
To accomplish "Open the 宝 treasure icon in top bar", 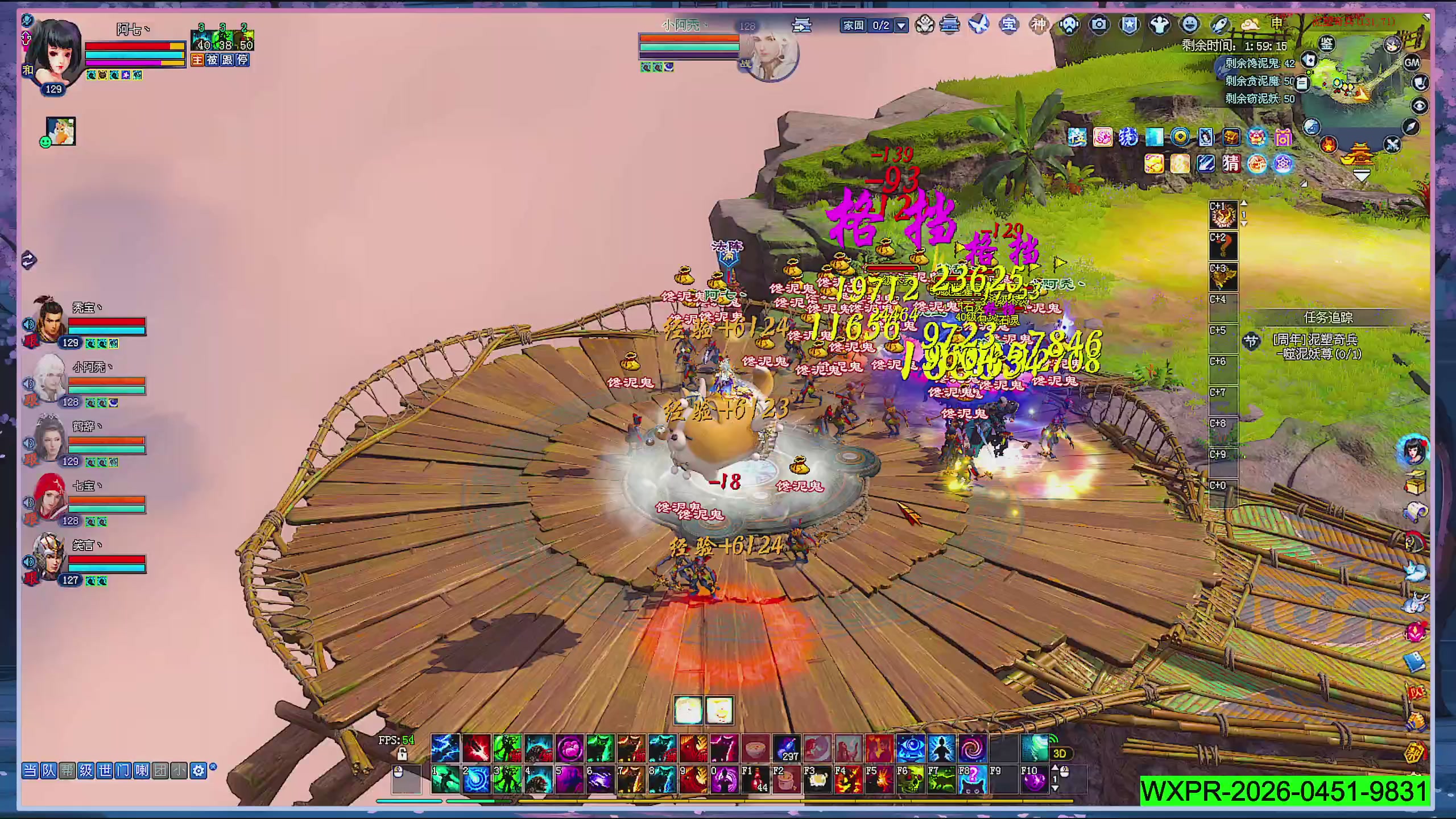I will pyautogui.click(x=1009, y=24).
